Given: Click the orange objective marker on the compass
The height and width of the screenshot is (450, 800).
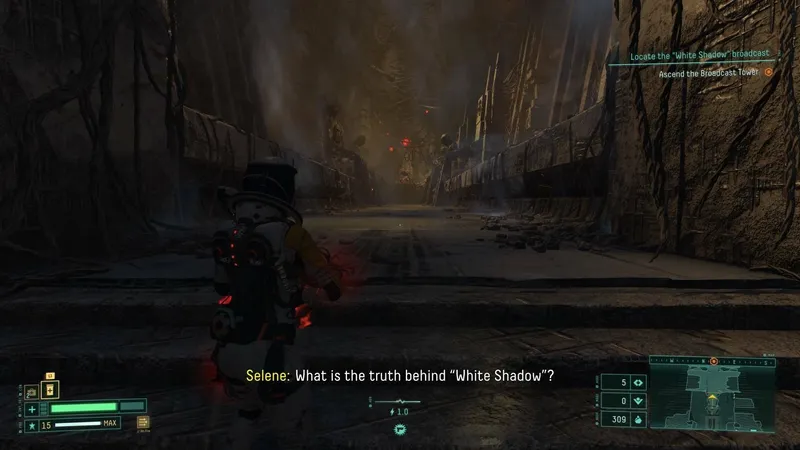Looking at the screenshot, I should [x=713, y=361].
